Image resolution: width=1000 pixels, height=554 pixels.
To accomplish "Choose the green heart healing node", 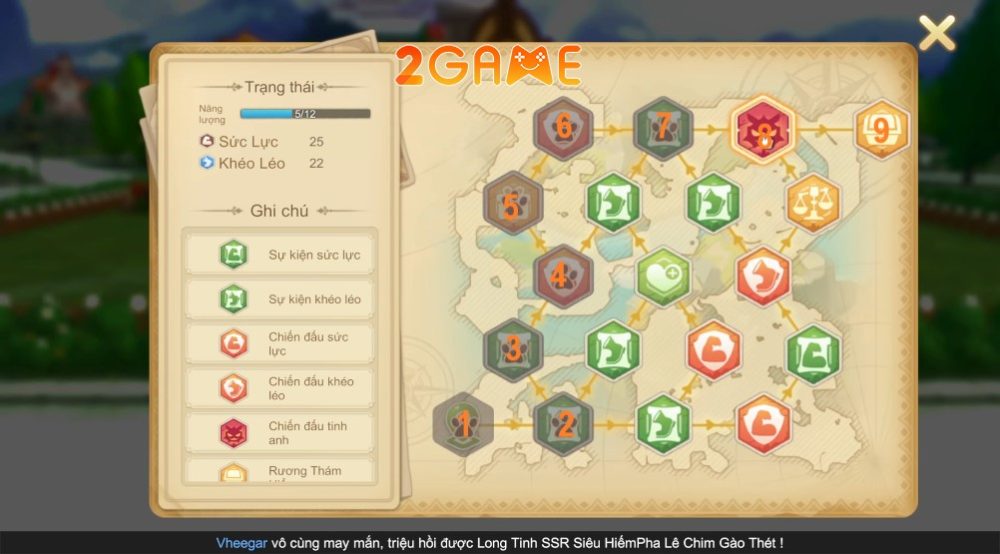I will pyautogui.click(x=663, y=275).
